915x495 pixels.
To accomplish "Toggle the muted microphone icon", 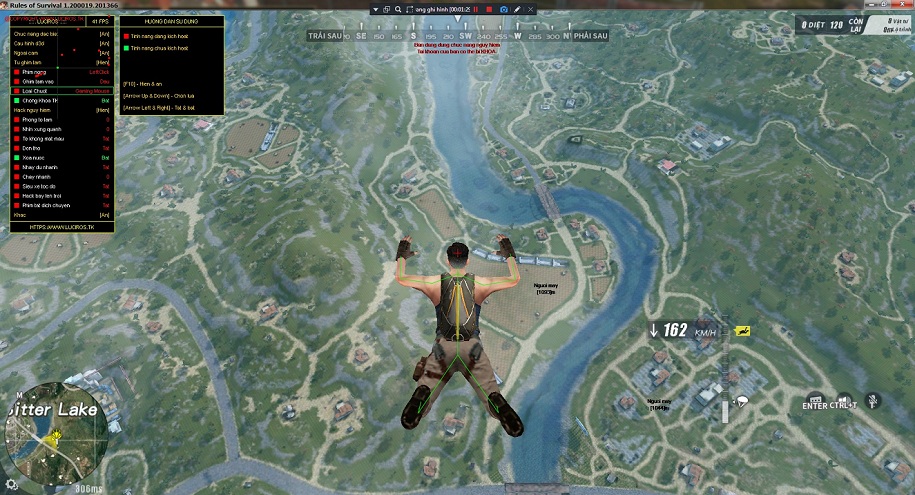I will [872, 401].
